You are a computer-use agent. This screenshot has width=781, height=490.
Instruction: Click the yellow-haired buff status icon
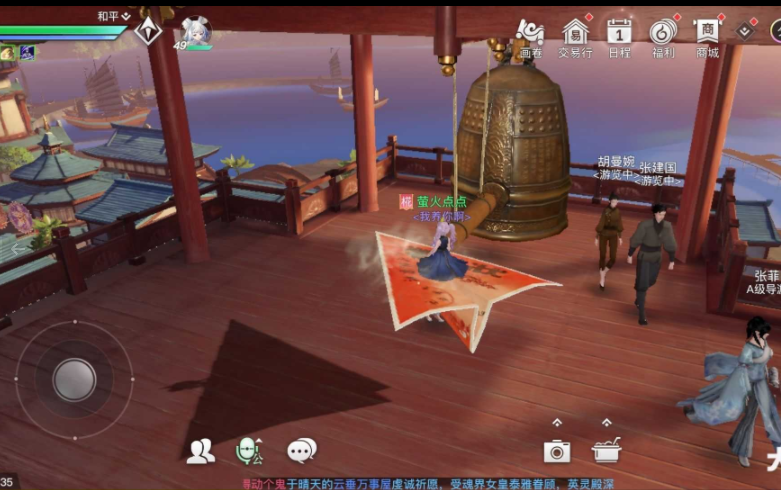coord(8,53)
